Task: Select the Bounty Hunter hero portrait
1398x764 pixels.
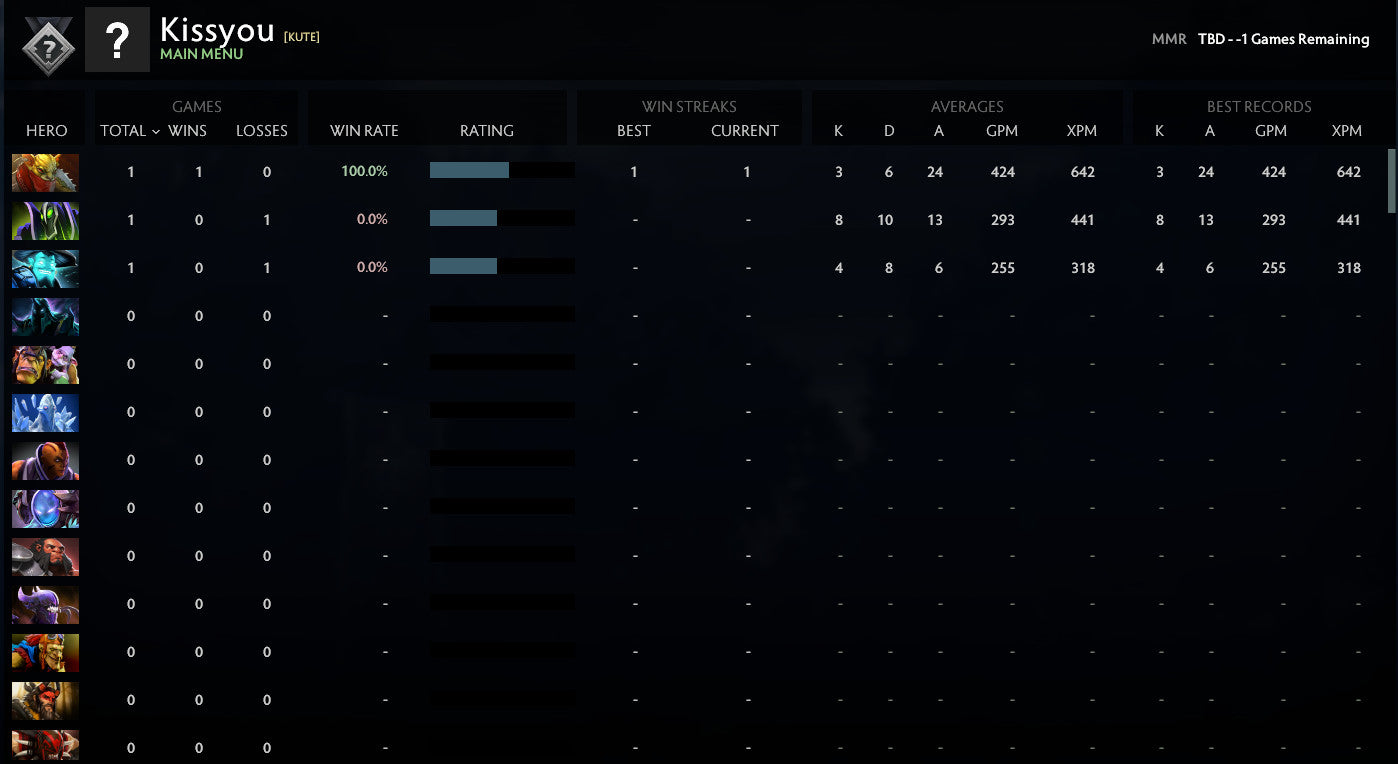Action: click(45, 172)
